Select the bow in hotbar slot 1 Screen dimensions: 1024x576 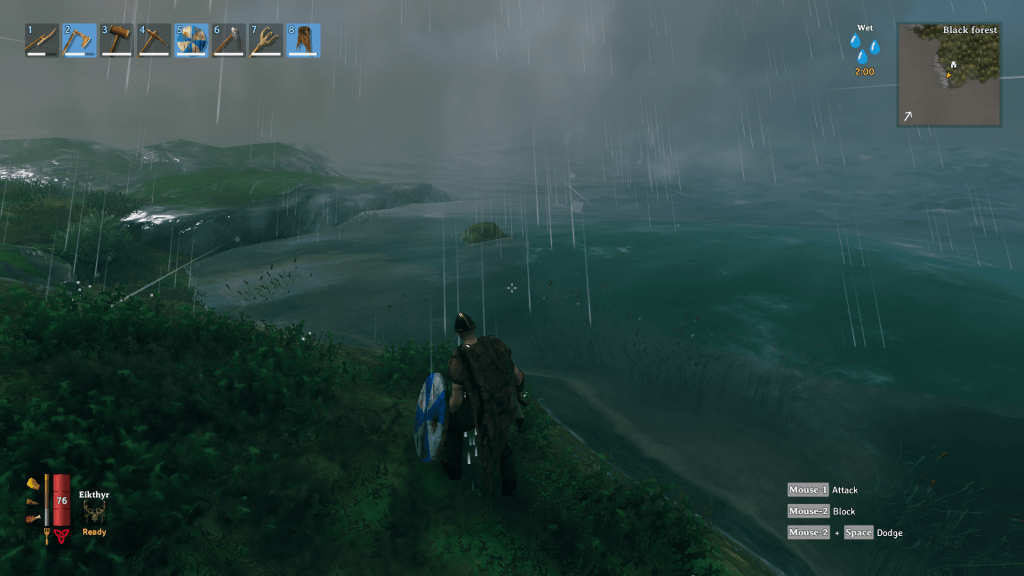[x=42, y=40]
